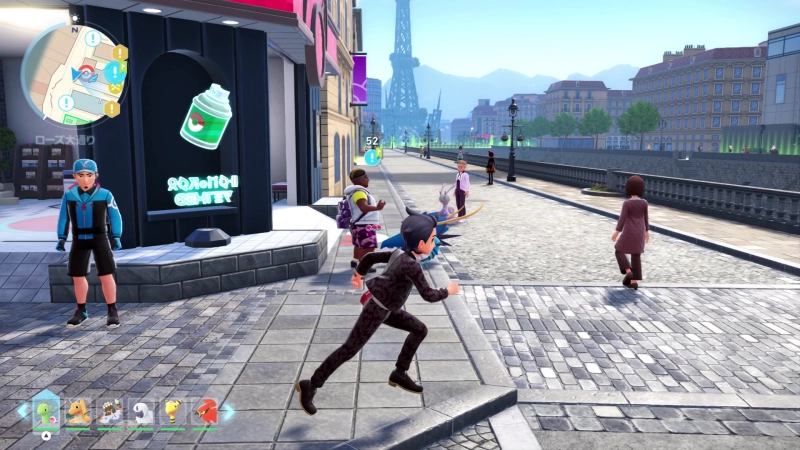This screenshot has width=800, height=450.
Task: Click the left arrow of the party bar
Action: point(22,410)
